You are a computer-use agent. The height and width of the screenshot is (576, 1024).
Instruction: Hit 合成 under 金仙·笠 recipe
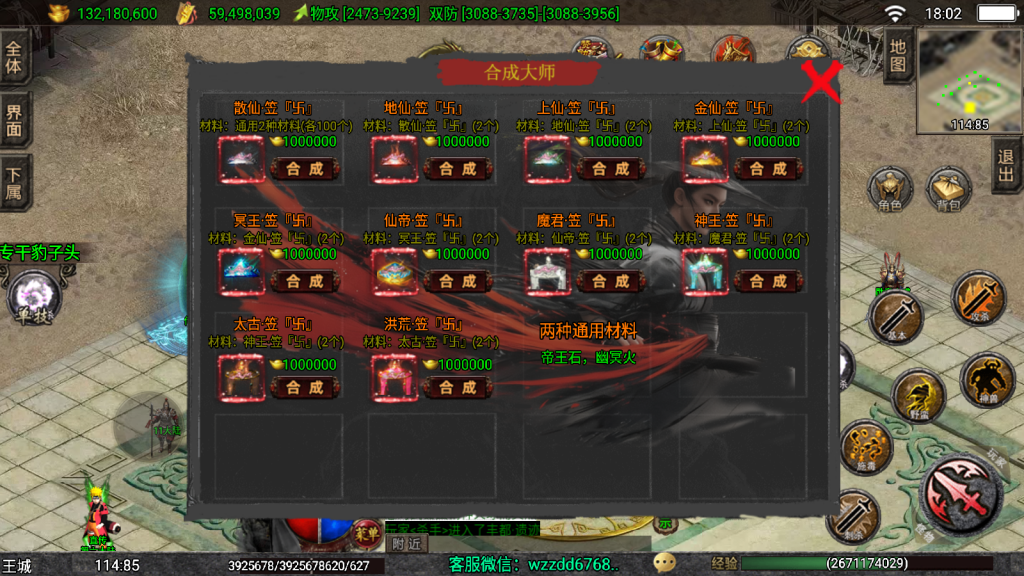768,169
